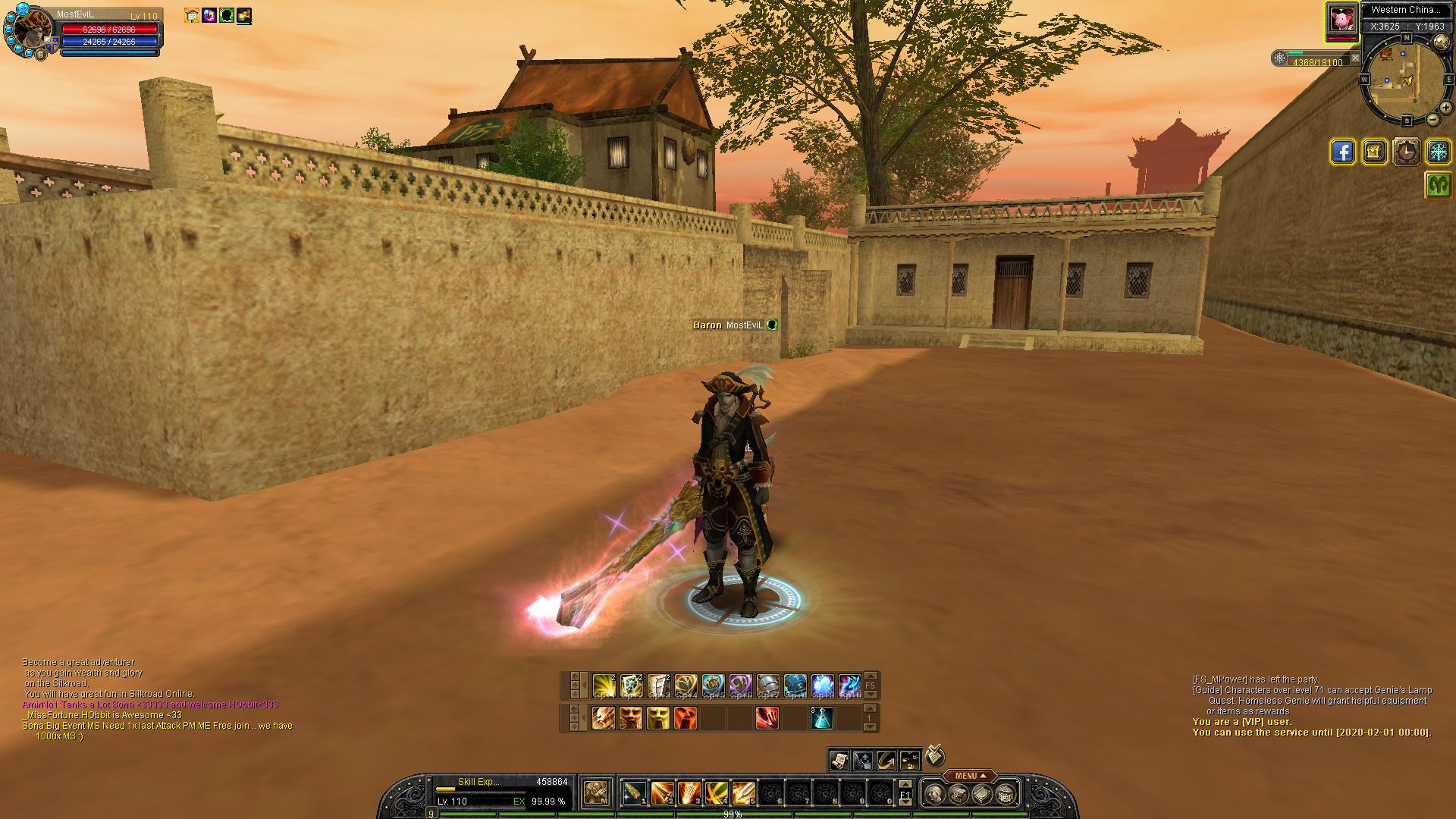Select the green silhouette buff icon
The height and width of the screenshot is (819, 1456).
pyautogui.click(x=227, y=15)
